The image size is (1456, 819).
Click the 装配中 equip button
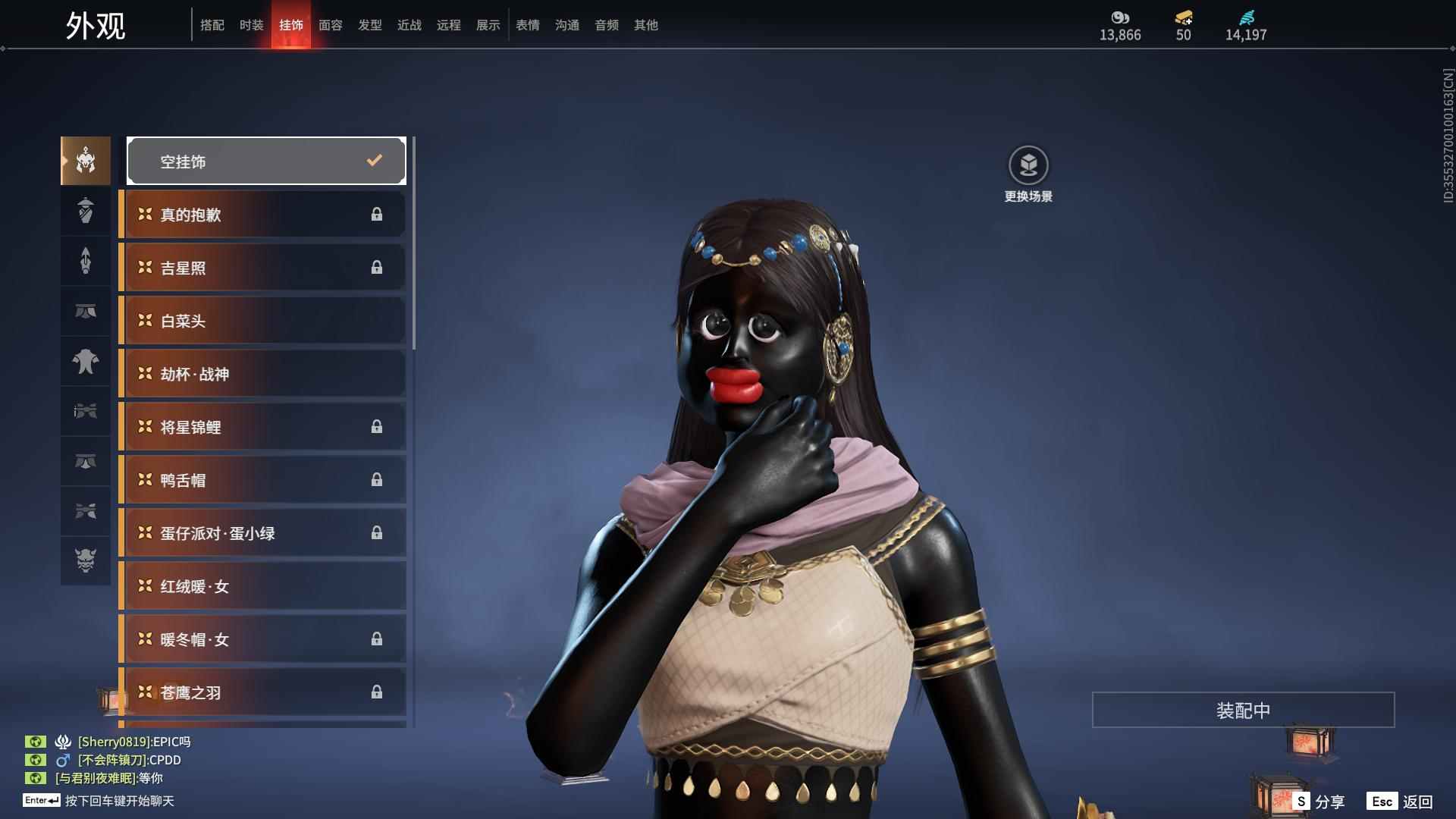coord(1243,711)
